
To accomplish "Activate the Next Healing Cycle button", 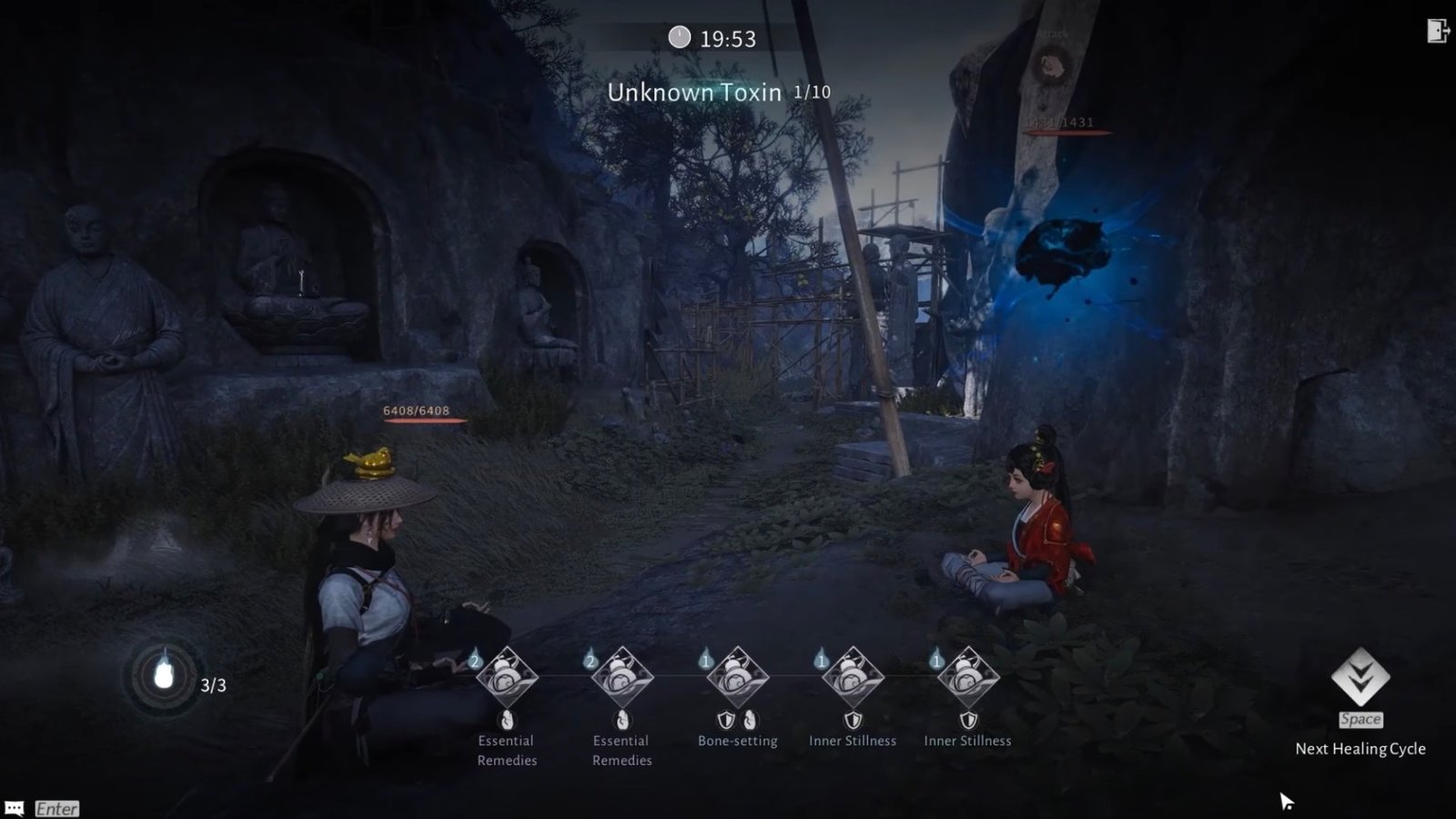I will point(1360,678).
